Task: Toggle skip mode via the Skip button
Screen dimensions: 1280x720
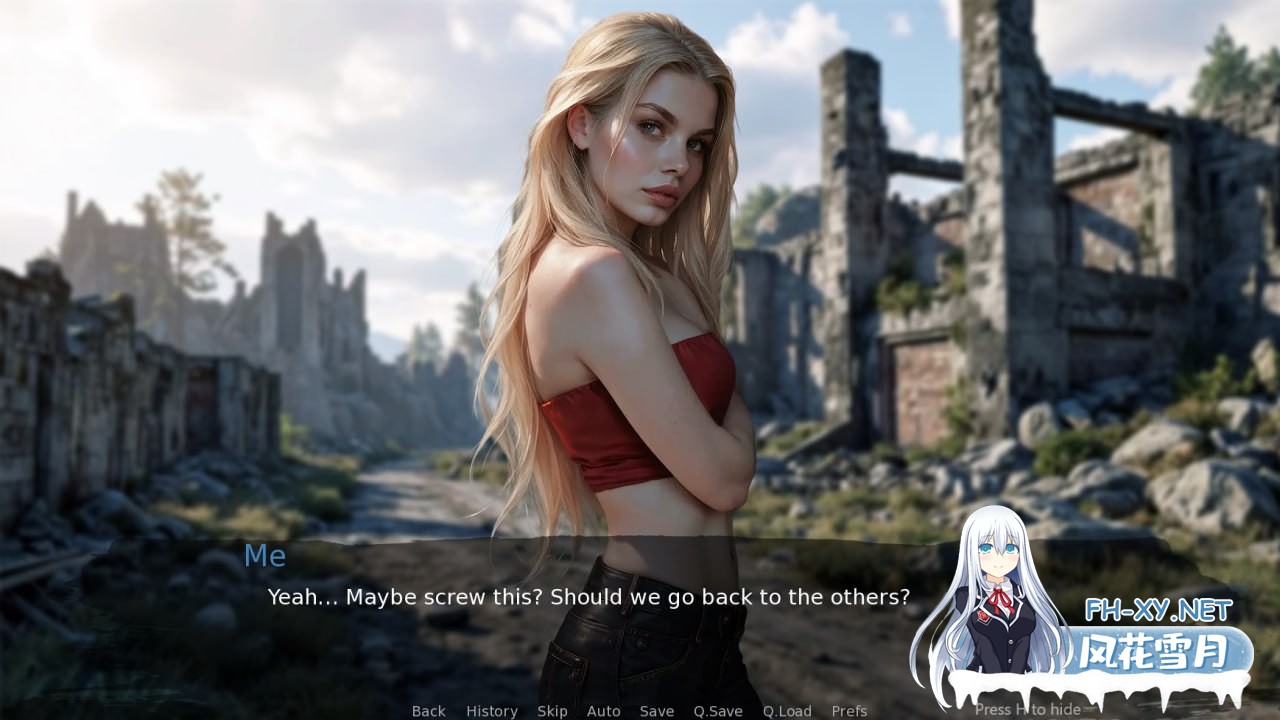Action: point(551,711)
